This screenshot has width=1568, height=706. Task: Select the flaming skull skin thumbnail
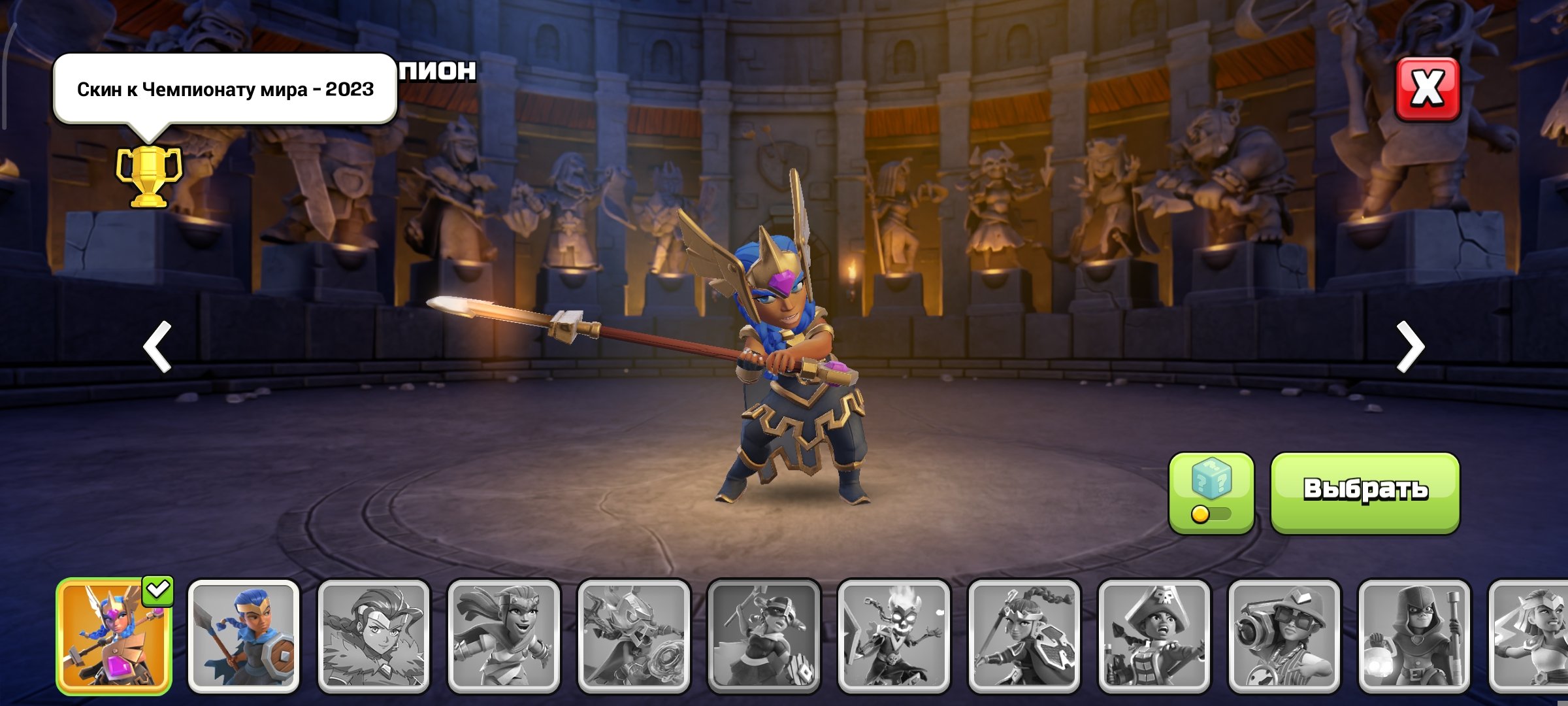pyautogui.click(x=894, y=636)
